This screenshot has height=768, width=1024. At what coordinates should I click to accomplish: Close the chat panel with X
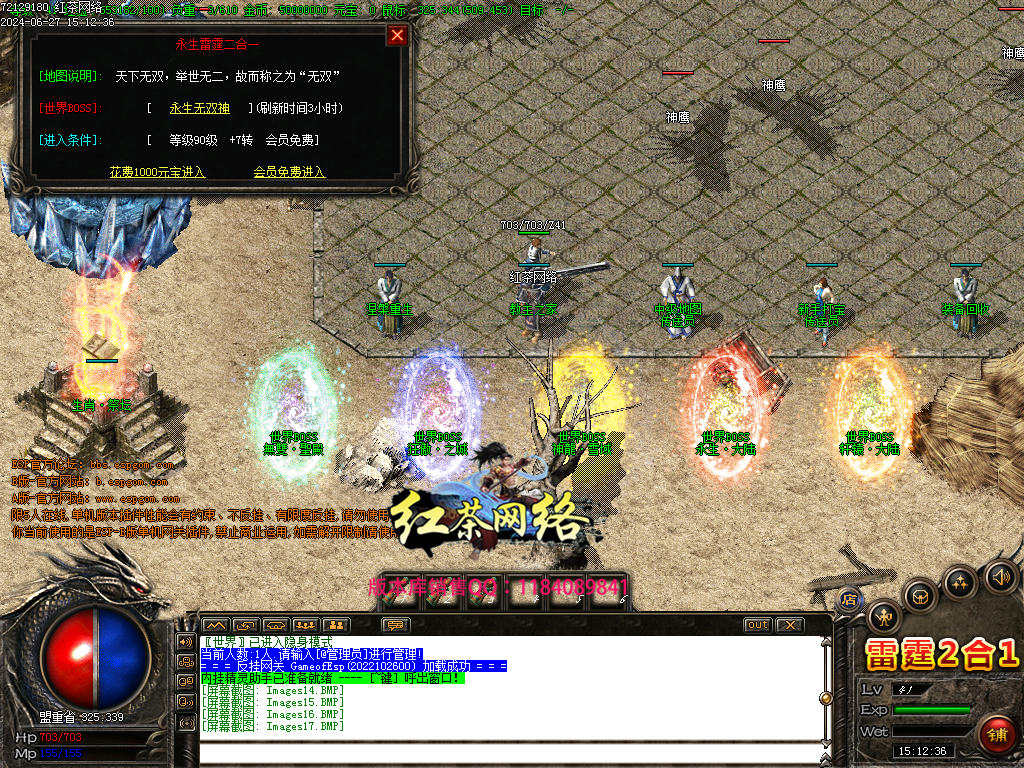pyautogui.click(x=790, y=625)
